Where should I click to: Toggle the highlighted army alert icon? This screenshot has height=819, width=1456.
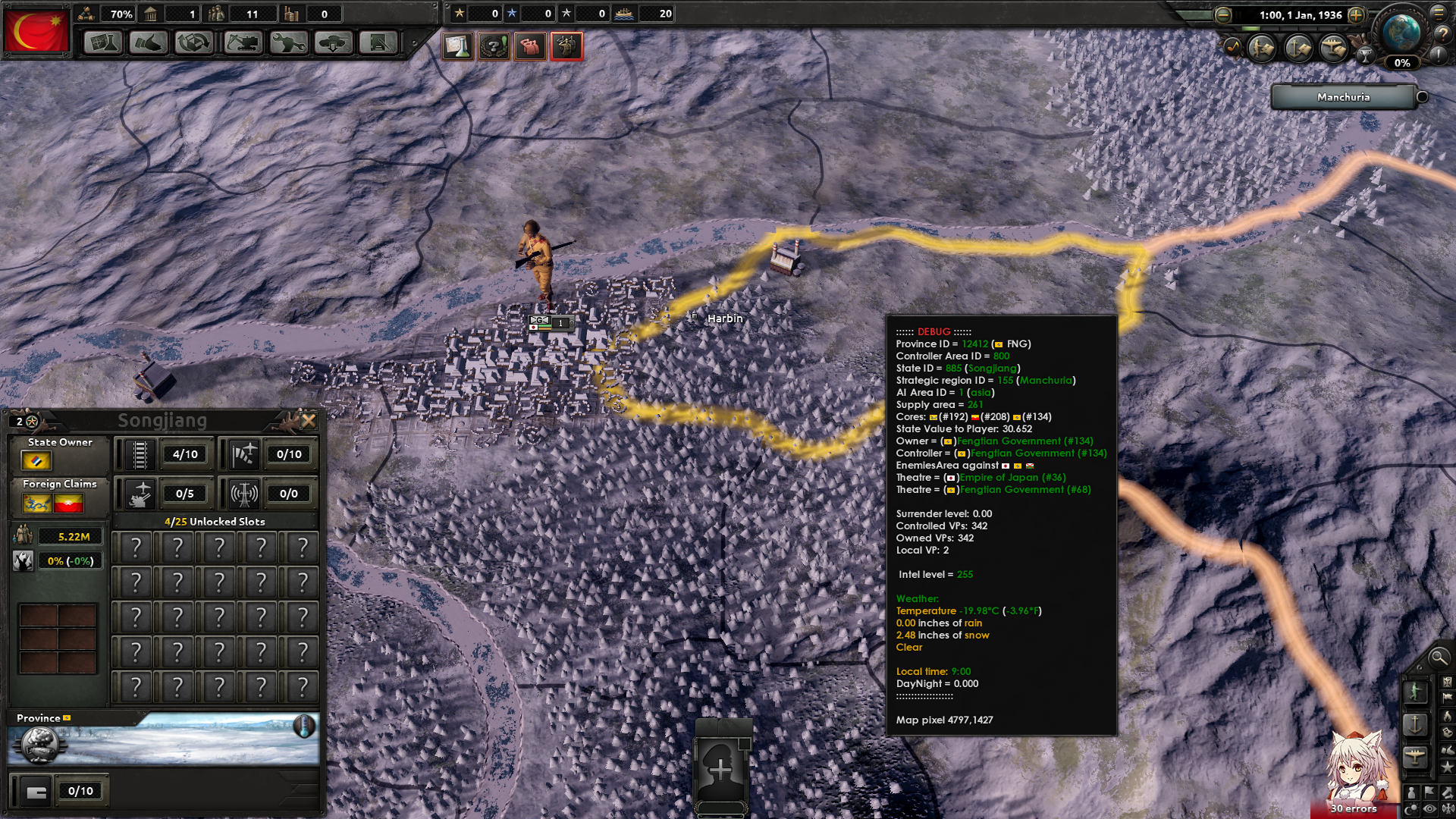coord(567,45)
